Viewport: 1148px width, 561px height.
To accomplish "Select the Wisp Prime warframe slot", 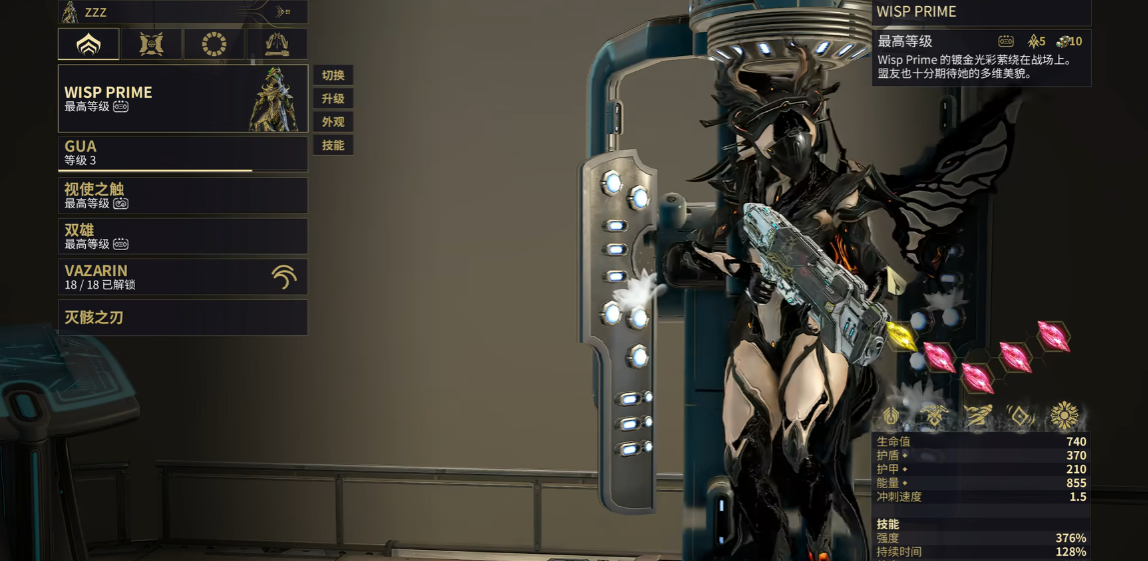I will point(183,99).
